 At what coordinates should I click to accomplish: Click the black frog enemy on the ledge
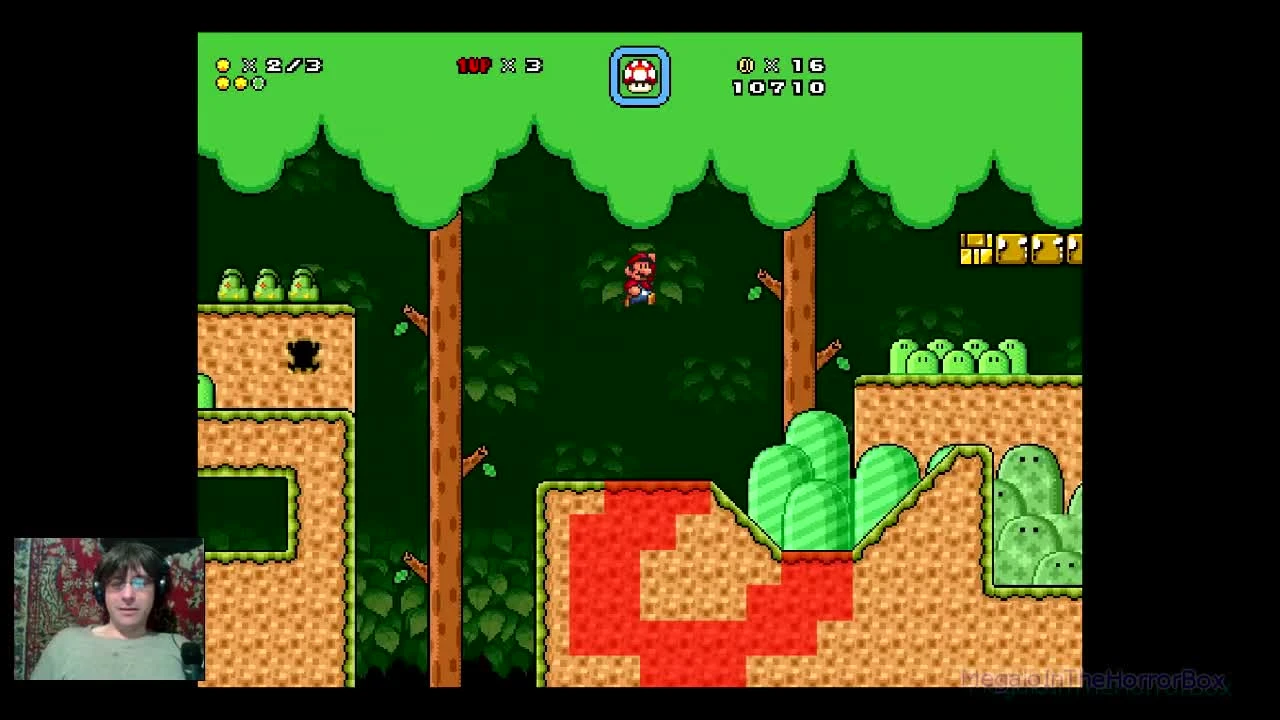tap(303, 358)
